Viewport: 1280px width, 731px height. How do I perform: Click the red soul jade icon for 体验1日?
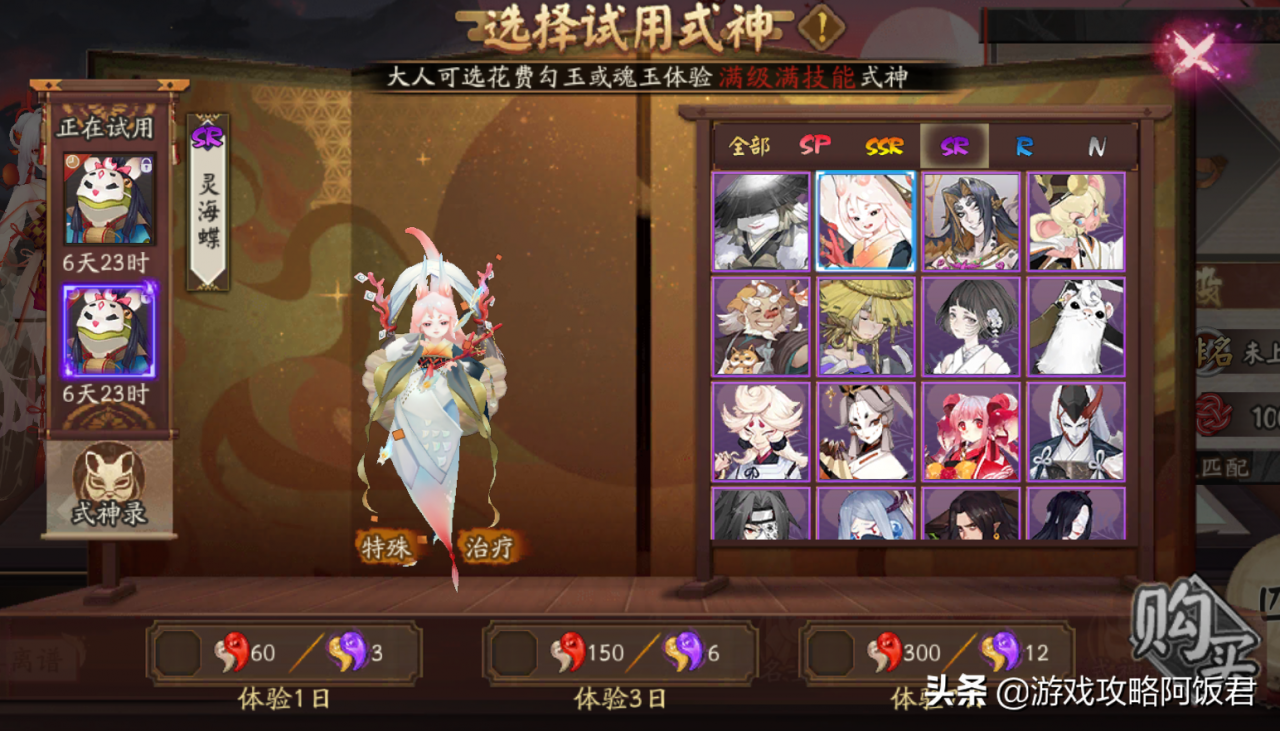point(231,651)
